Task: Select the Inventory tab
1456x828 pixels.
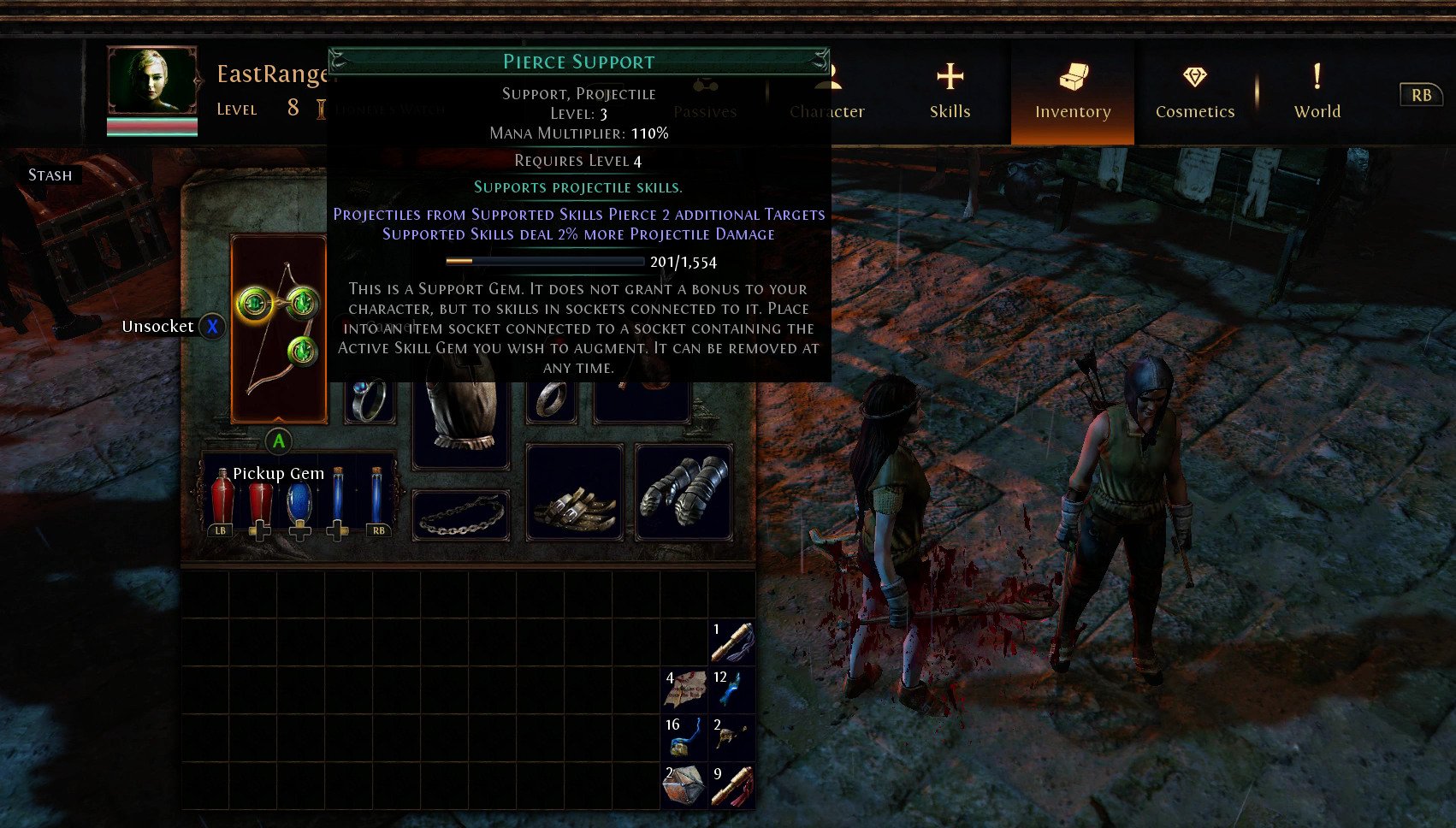Action: pyautogui.click(x=1072, y=92)
